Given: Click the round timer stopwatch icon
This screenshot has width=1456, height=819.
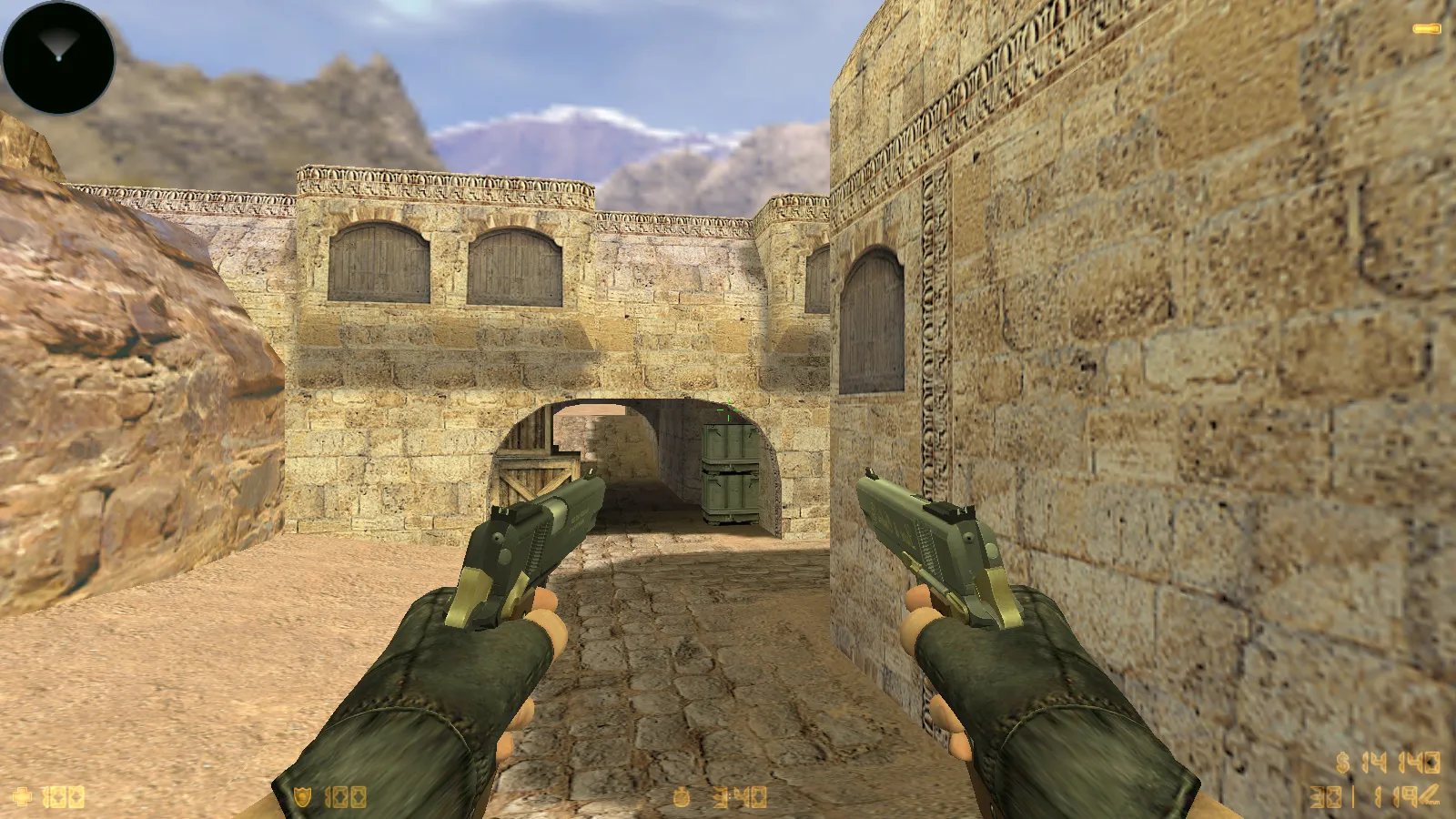Looking at the screenshot, I should (x=682, y=798).
